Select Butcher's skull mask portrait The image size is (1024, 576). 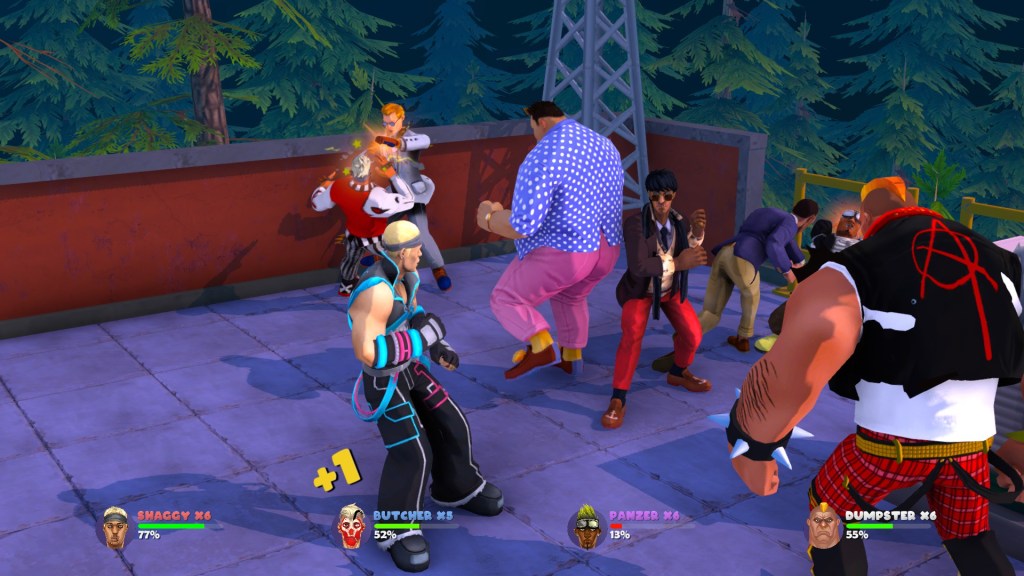click(351, 526)
